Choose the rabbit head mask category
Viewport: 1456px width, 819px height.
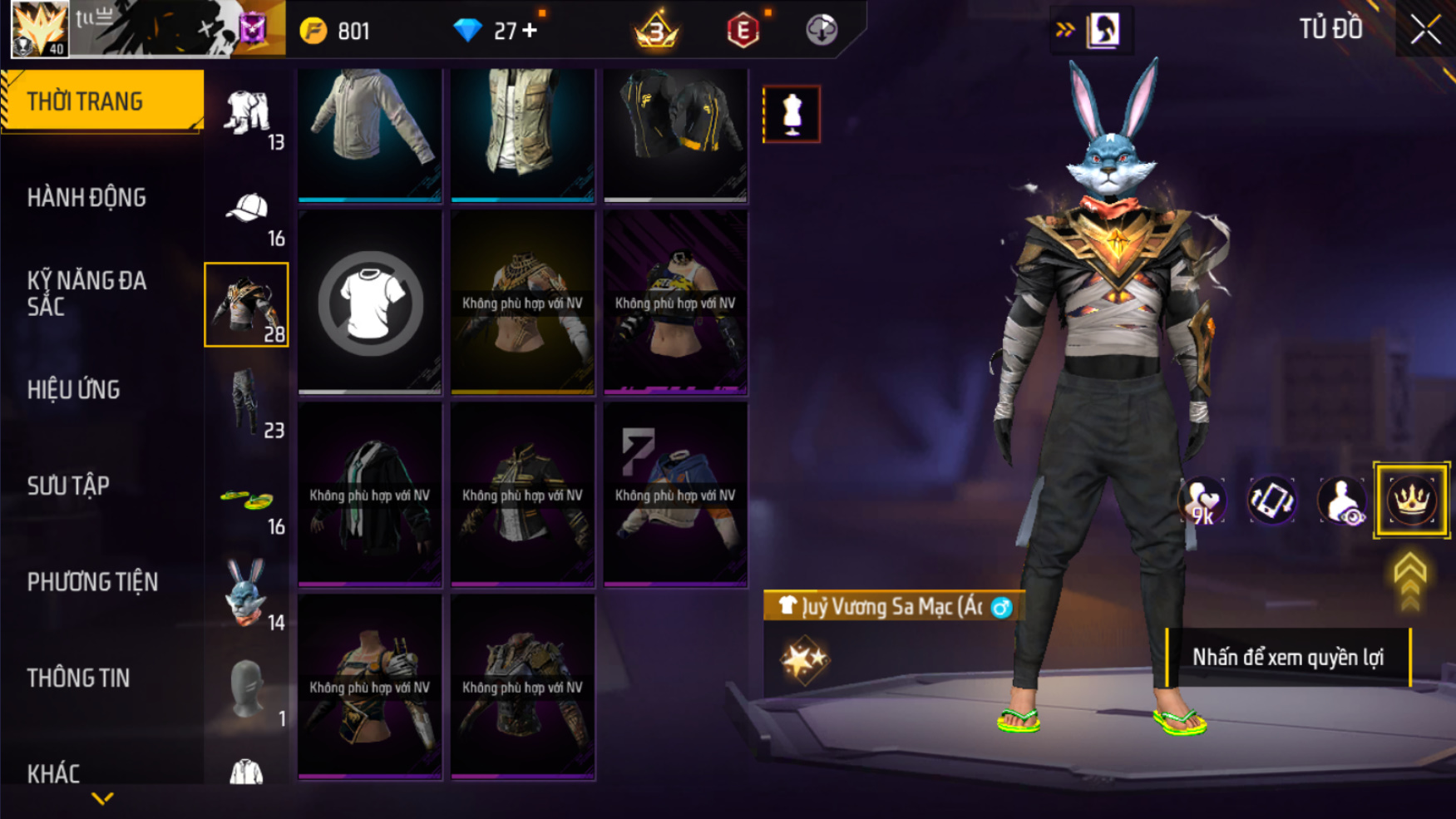pos(247,595)
